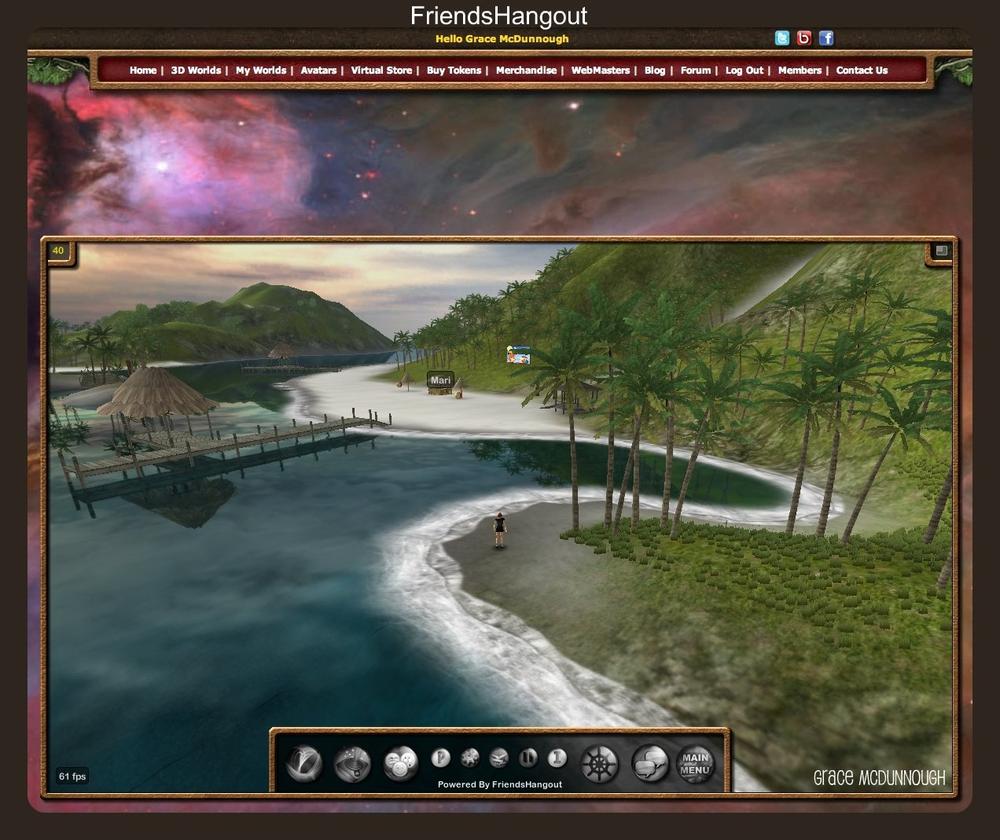Screen dimensions: 1000x840
Task: Select the ship's wheel navigation icon
Action: (600, 764)
